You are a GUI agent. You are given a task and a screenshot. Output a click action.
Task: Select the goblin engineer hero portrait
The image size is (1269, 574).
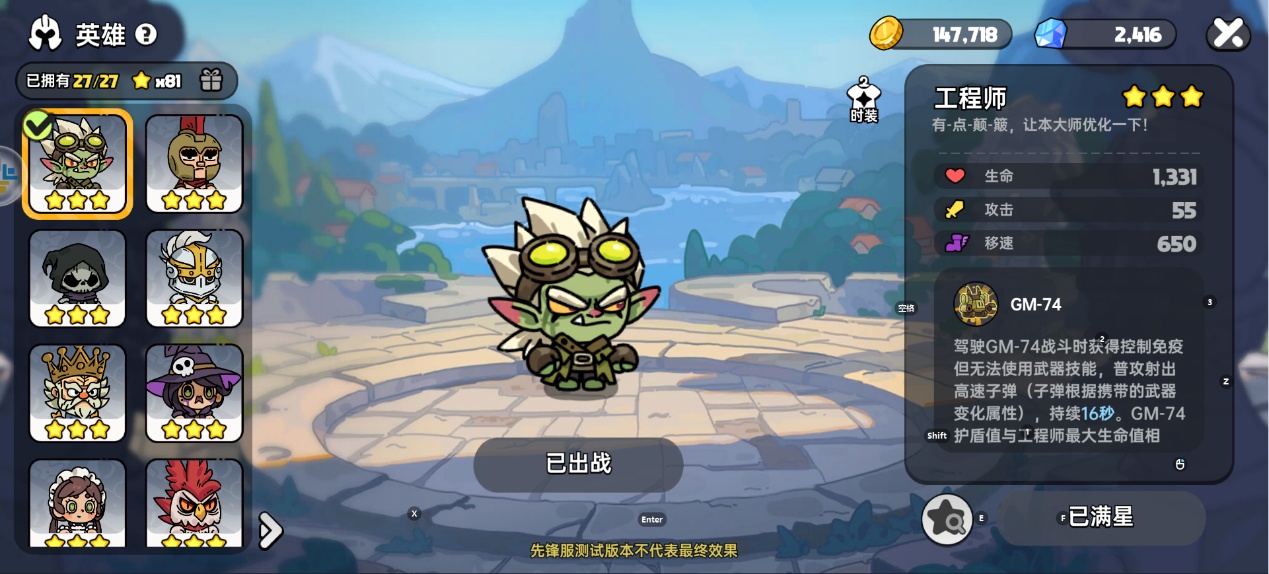click(78, 163)
